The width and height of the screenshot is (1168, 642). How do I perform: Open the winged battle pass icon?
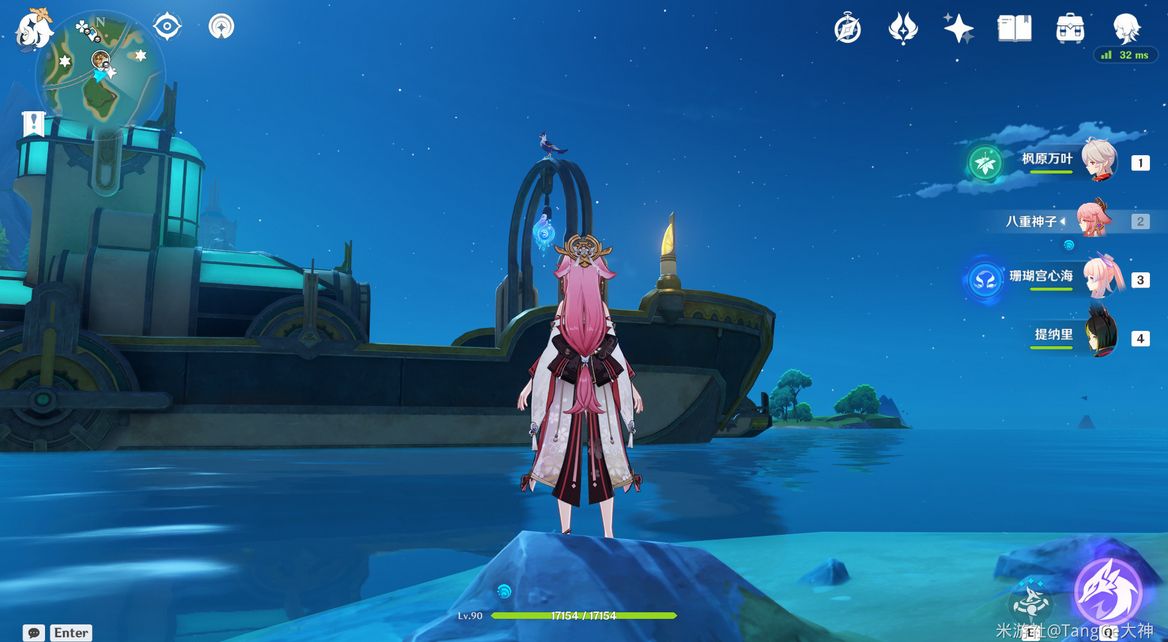(903, 28)
